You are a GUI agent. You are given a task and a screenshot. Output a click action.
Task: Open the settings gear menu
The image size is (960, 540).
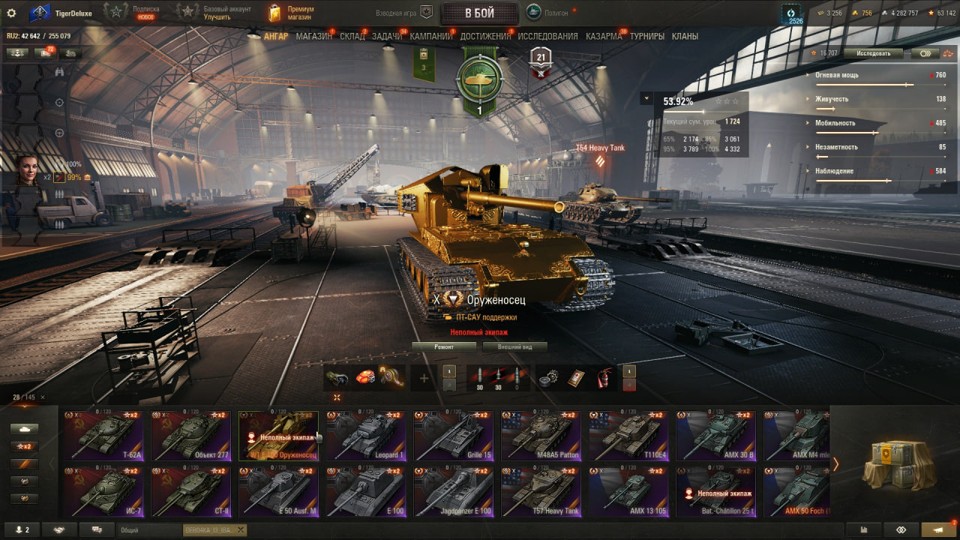tap(12, 12)
